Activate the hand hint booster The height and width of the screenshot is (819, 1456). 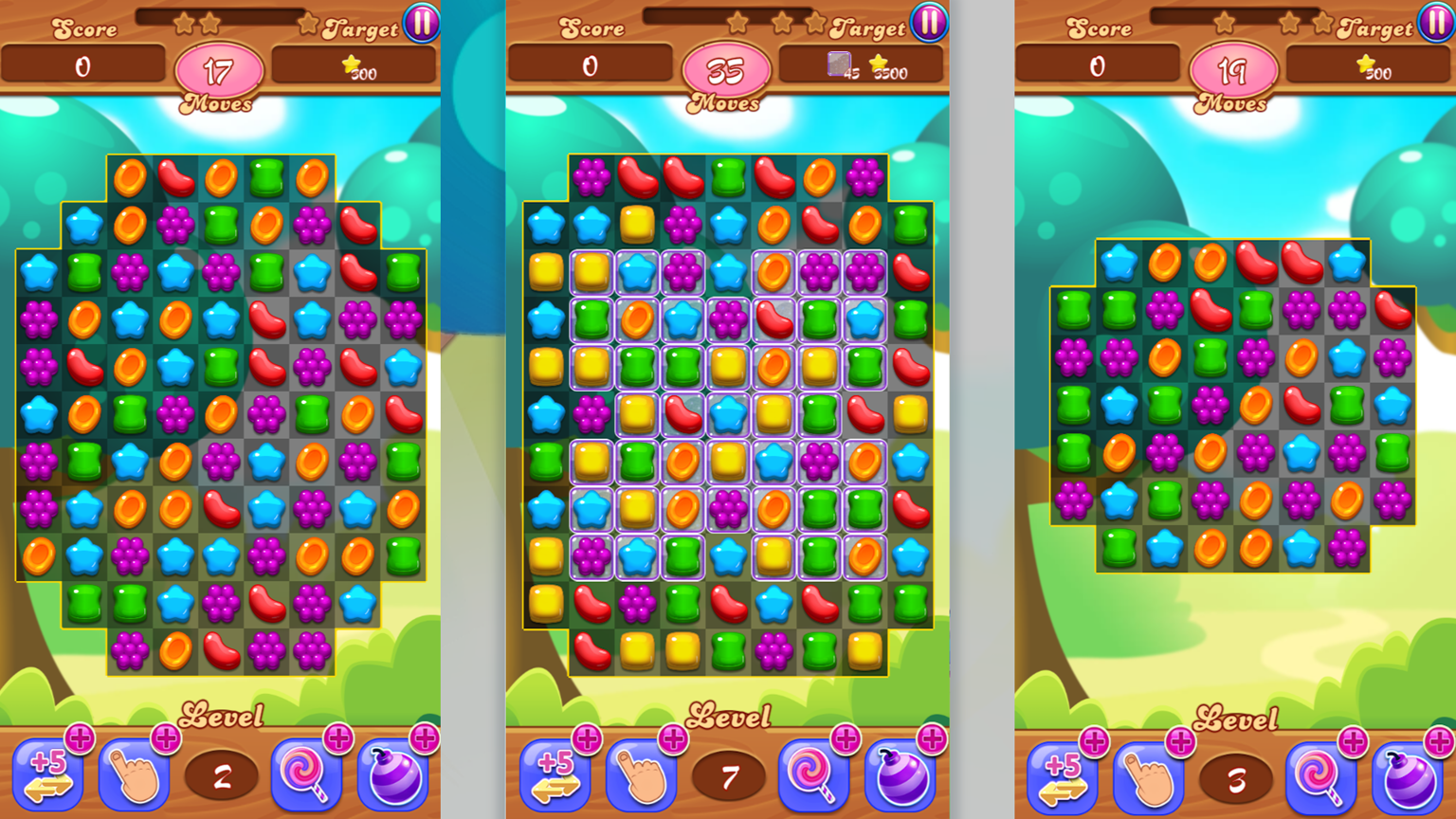tap(135, 775)
